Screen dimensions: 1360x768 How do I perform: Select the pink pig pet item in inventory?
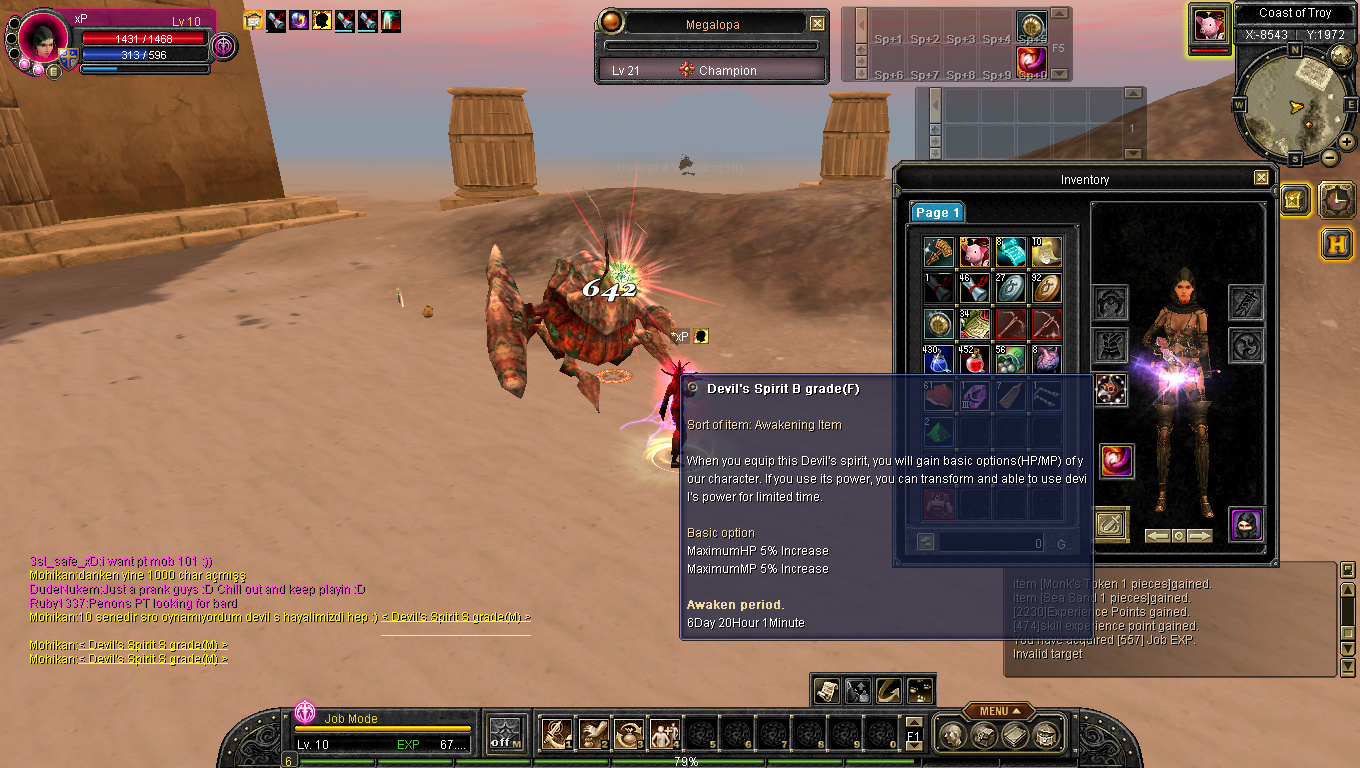coord(975,252)
